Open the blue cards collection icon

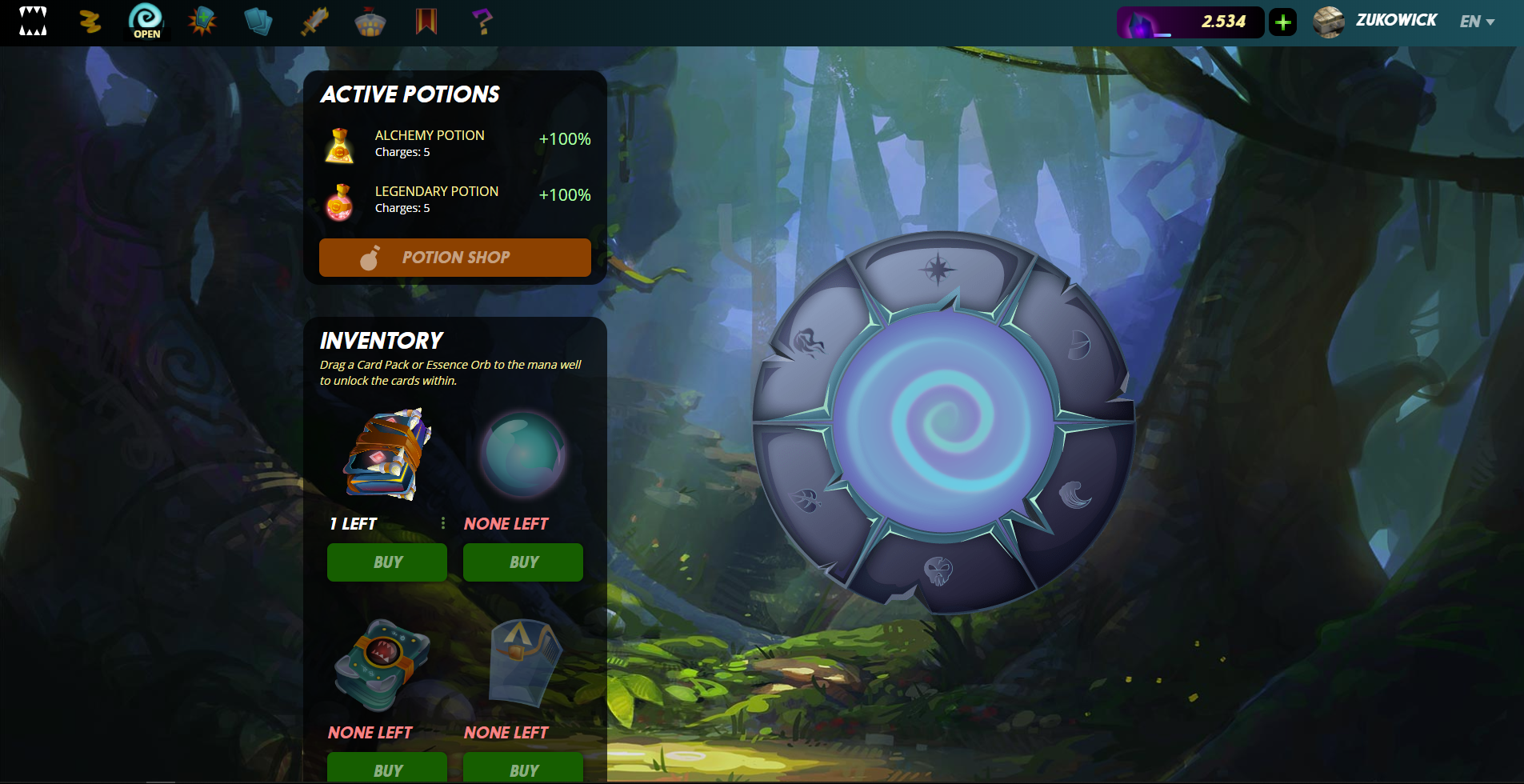[258, 22]
